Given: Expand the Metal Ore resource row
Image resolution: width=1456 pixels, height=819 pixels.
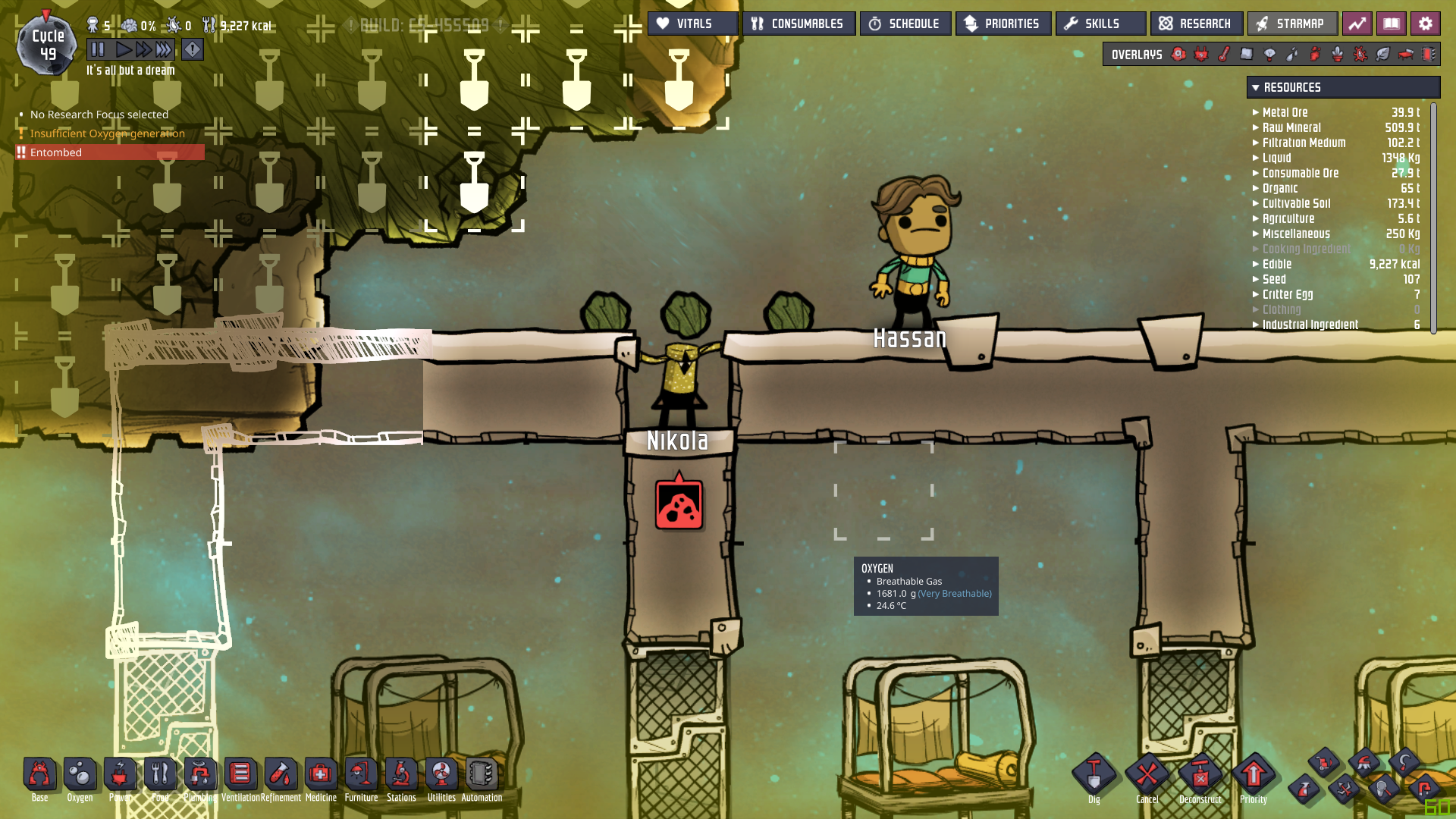Looking at the screenshot, I should point(1256,112).
